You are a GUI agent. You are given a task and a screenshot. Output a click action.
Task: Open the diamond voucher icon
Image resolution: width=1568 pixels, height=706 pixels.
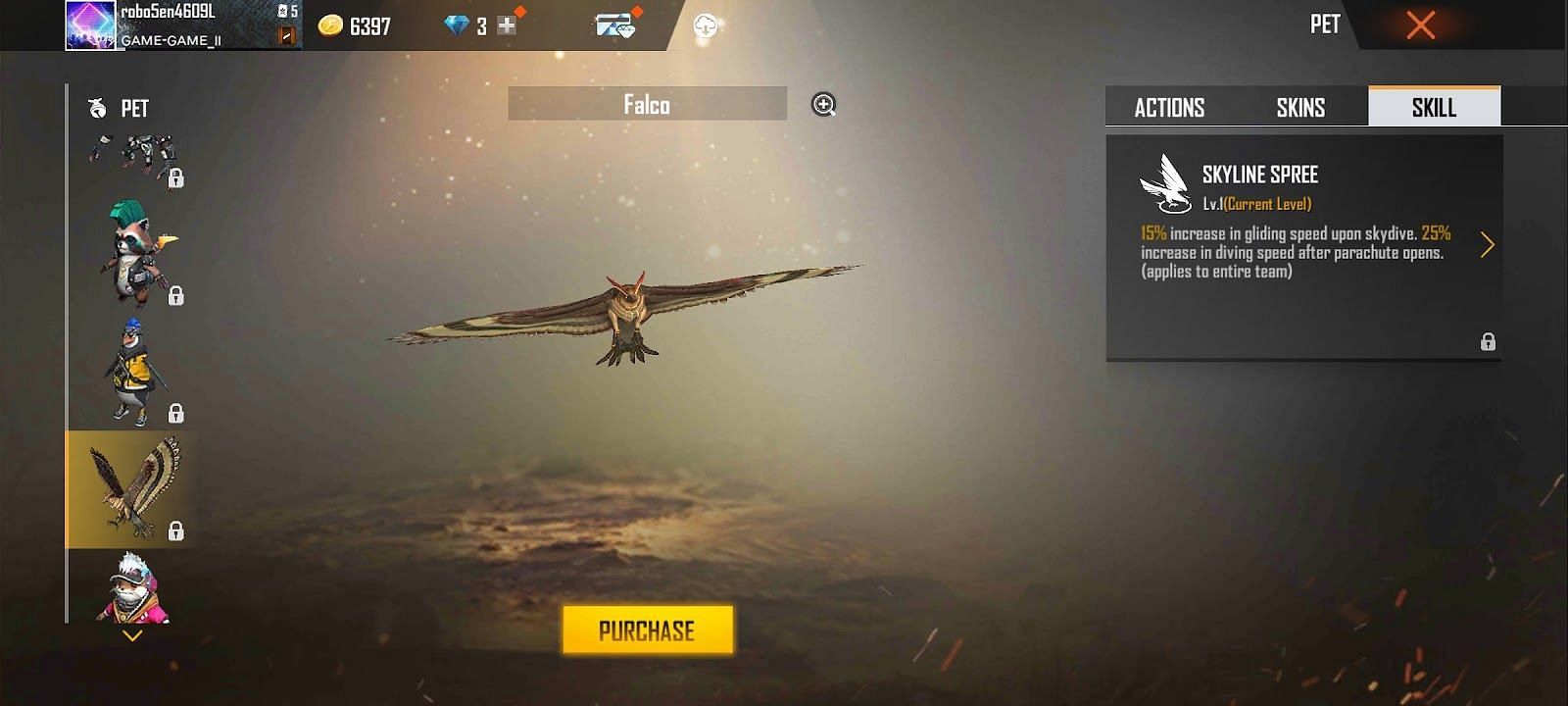point(614,25)
